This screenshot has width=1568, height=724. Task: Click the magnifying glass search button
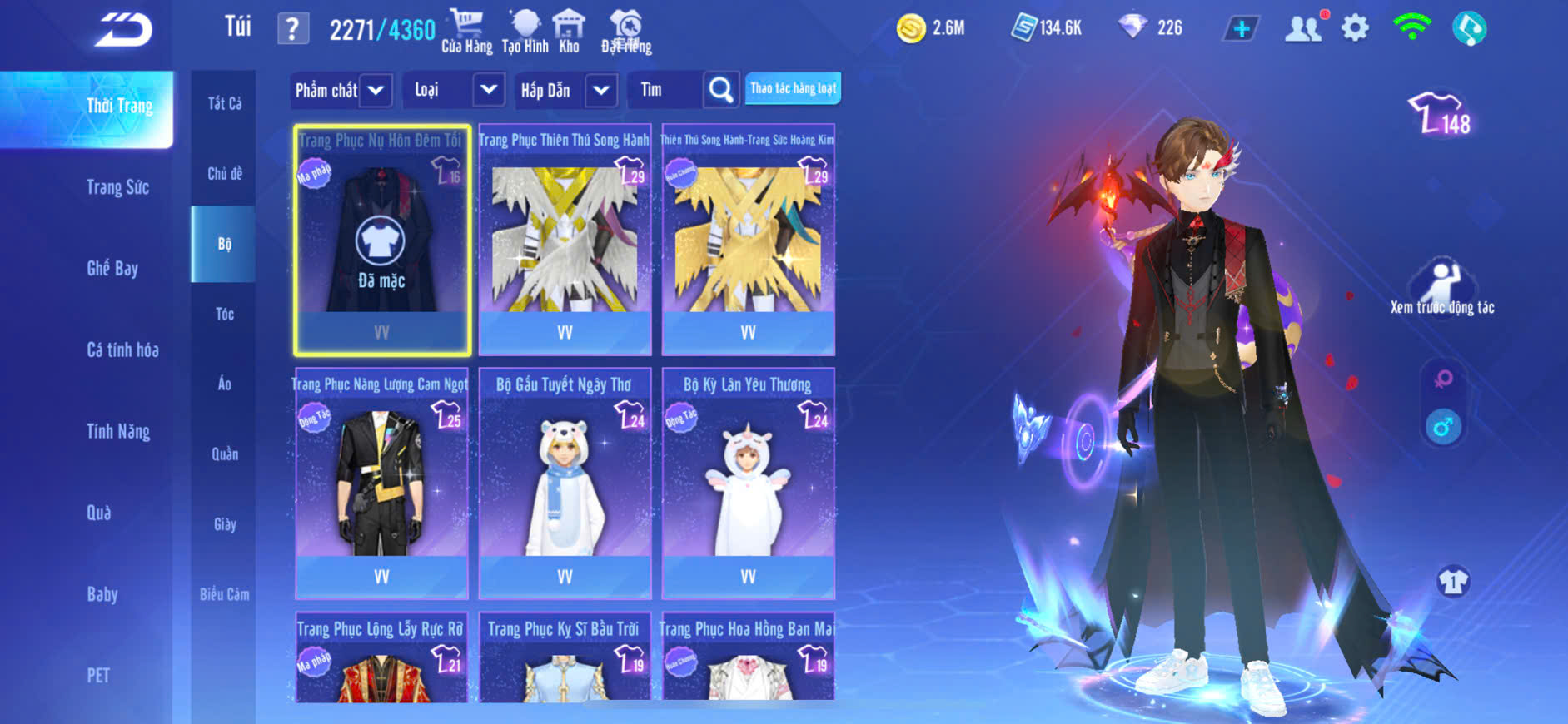[721, 90]
